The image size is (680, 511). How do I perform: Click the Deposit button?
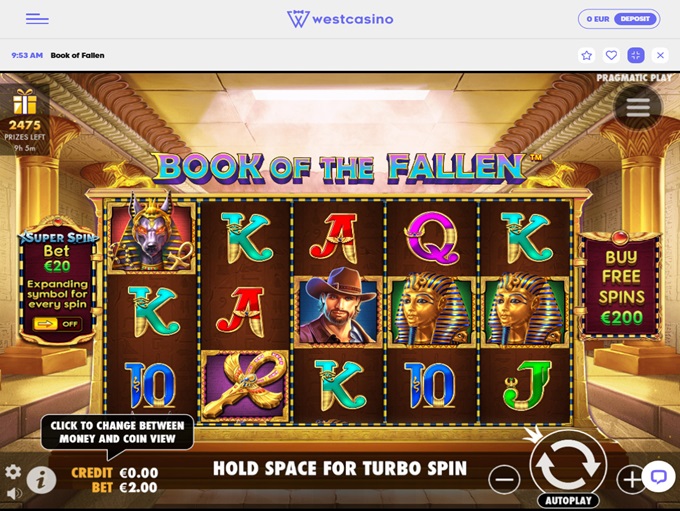coord(633,19)
